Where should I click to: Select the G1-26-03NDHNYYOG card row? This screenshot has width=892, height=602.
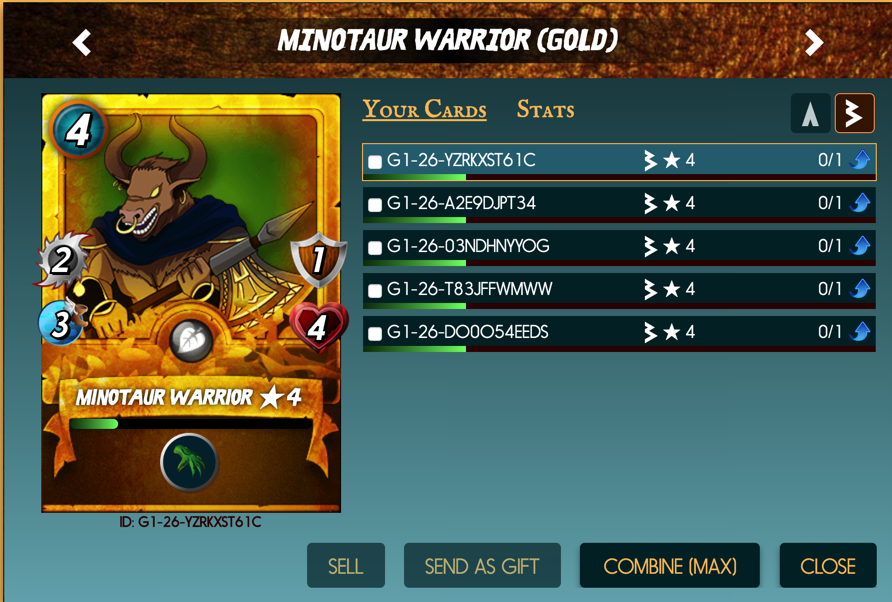560,247
